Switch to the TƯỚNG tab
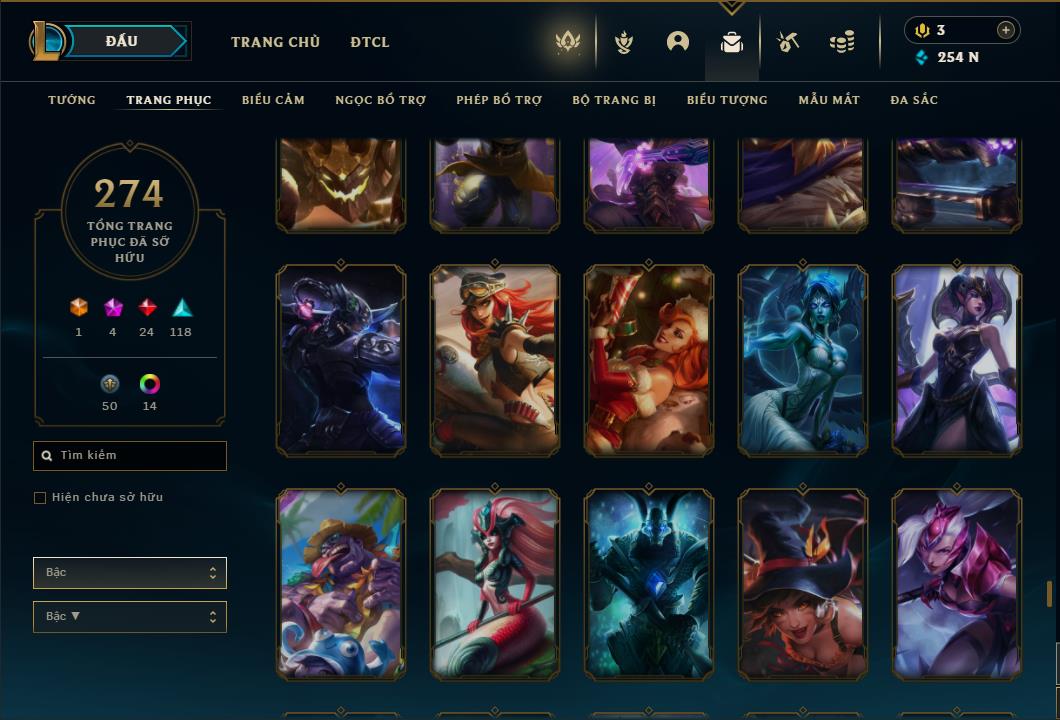This screenshot has height=720, width=1060. [x=72, y=100]
